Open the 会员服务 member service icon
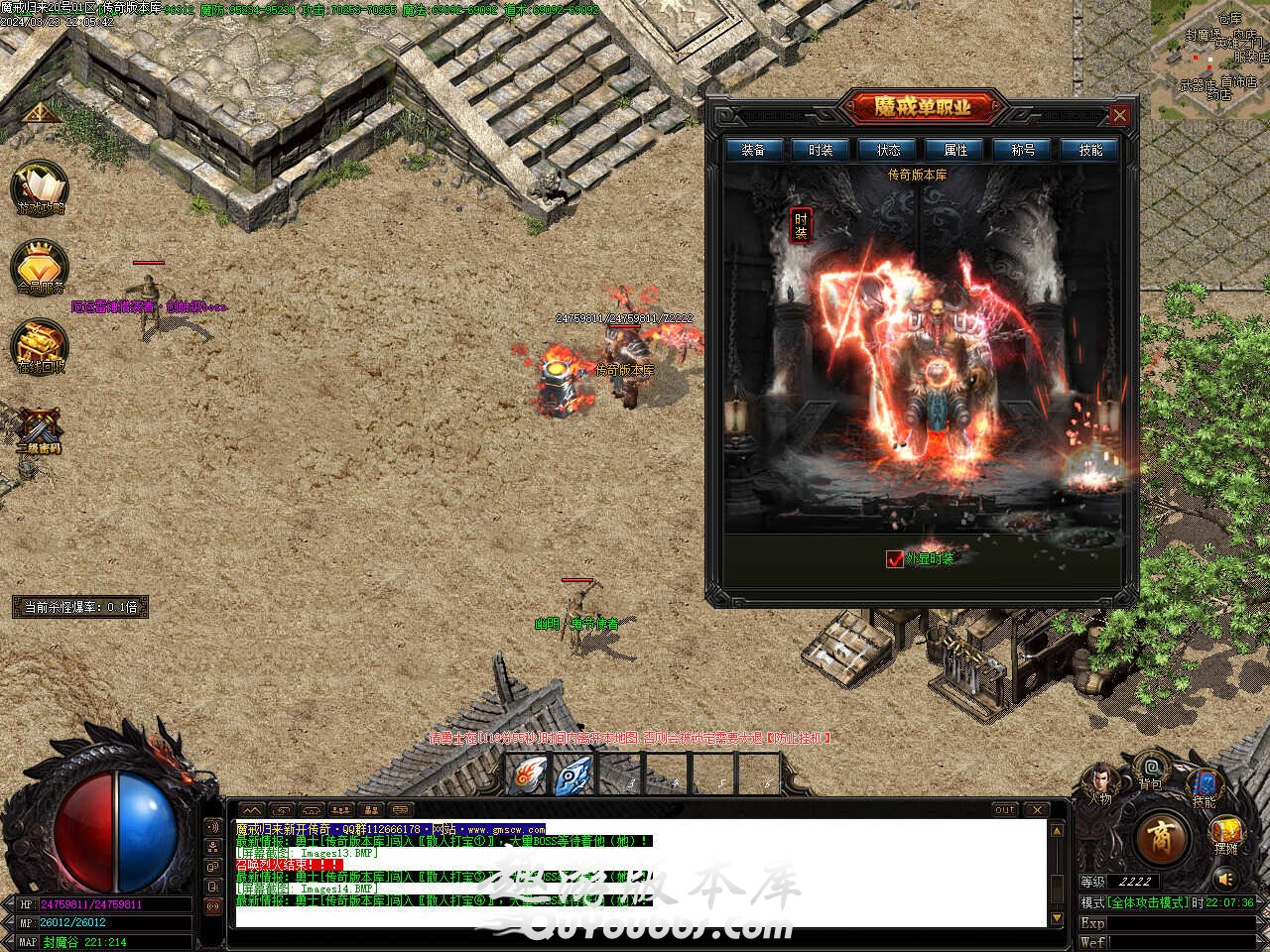 40,268
